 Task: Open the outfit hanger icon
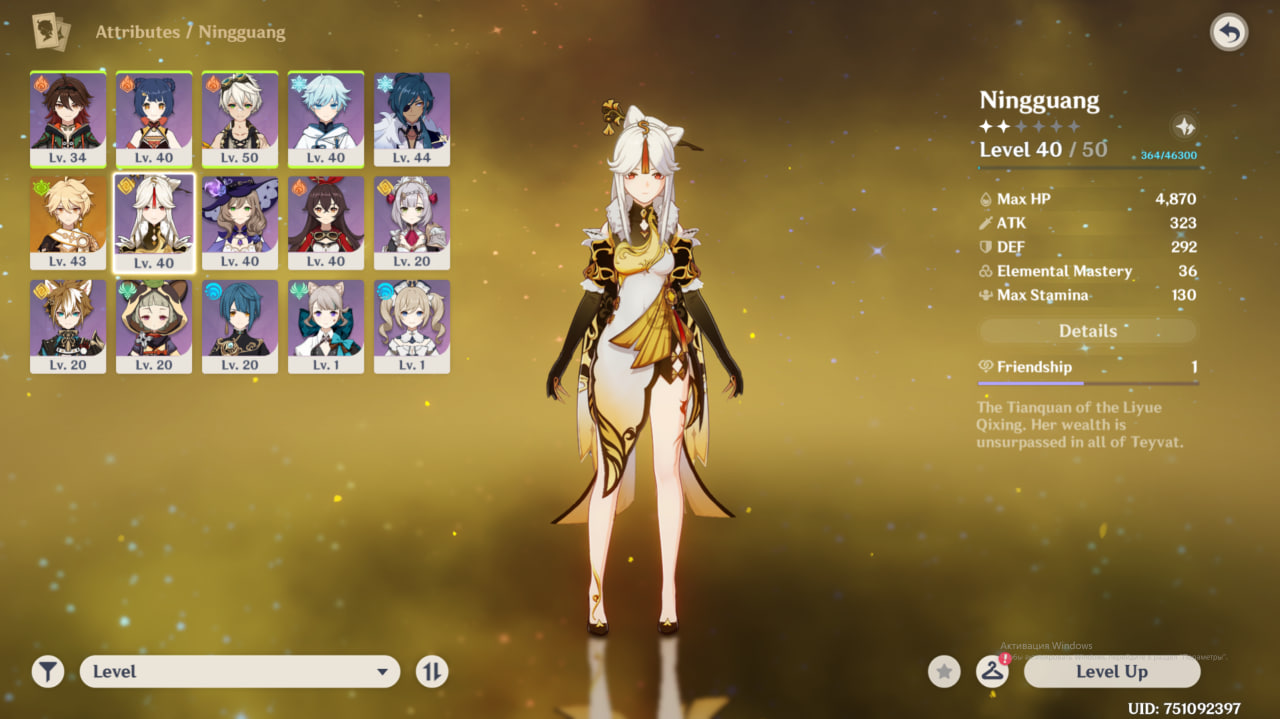[x=992, y=672]
